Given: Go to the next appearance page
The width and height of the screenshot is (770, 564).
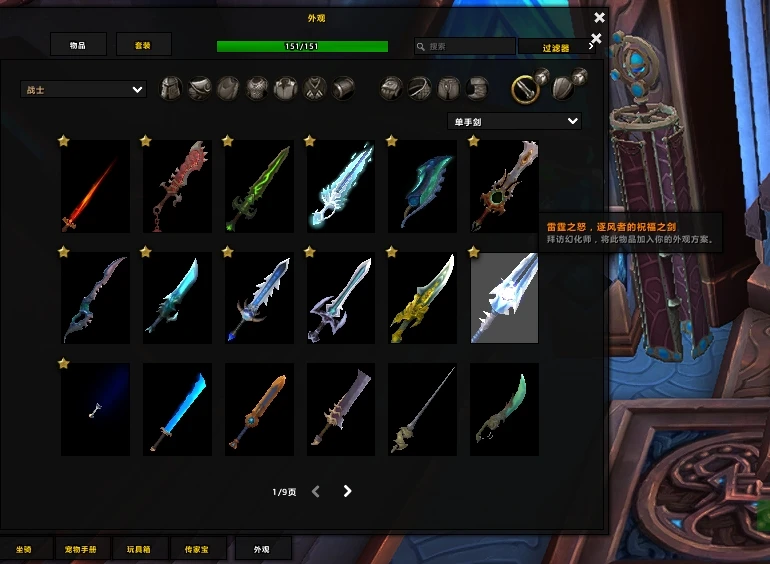Looking at the screenshot, I should [x=348, y=491].
